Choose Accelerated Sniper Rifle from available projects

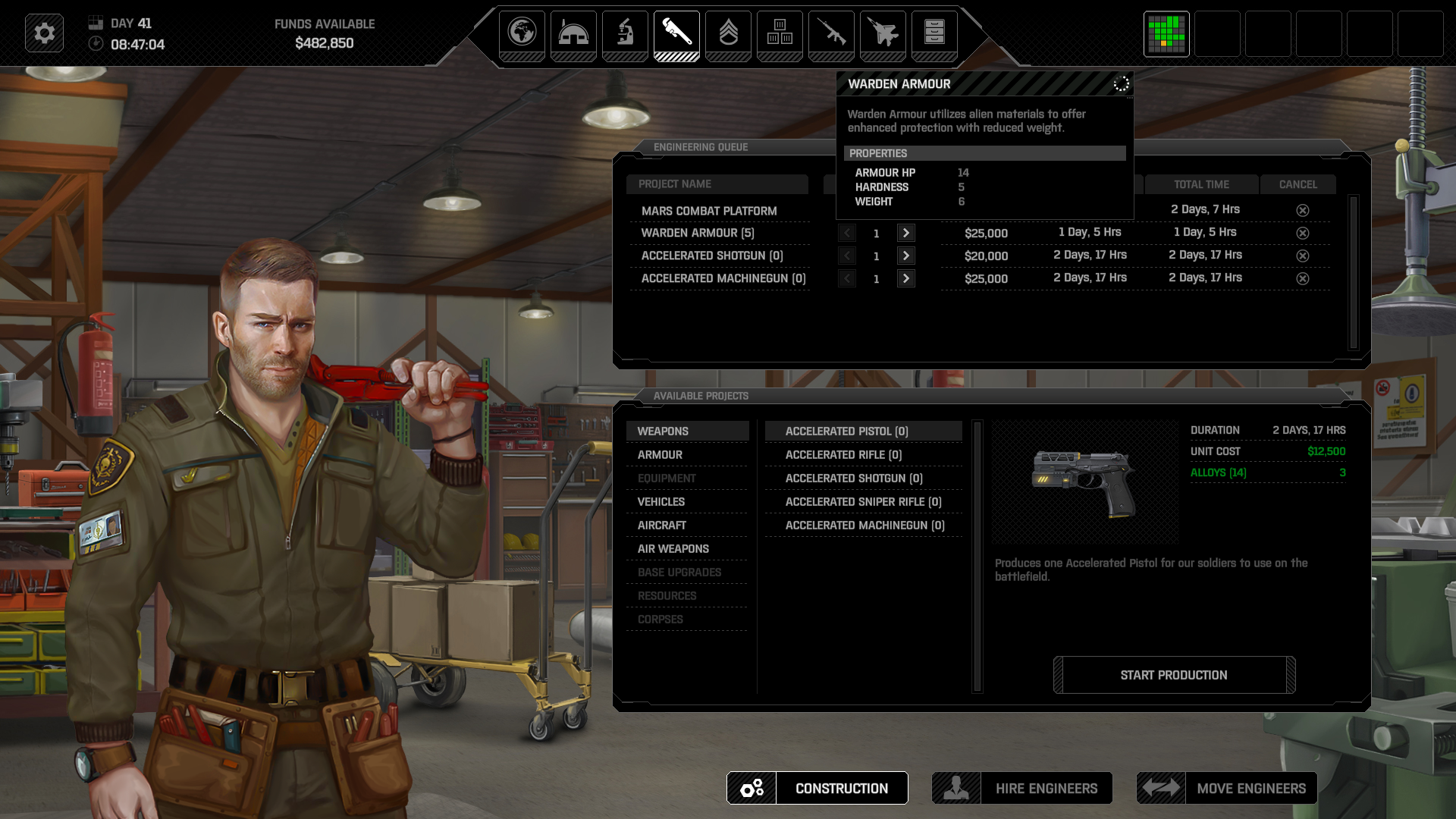click(863, 501)
